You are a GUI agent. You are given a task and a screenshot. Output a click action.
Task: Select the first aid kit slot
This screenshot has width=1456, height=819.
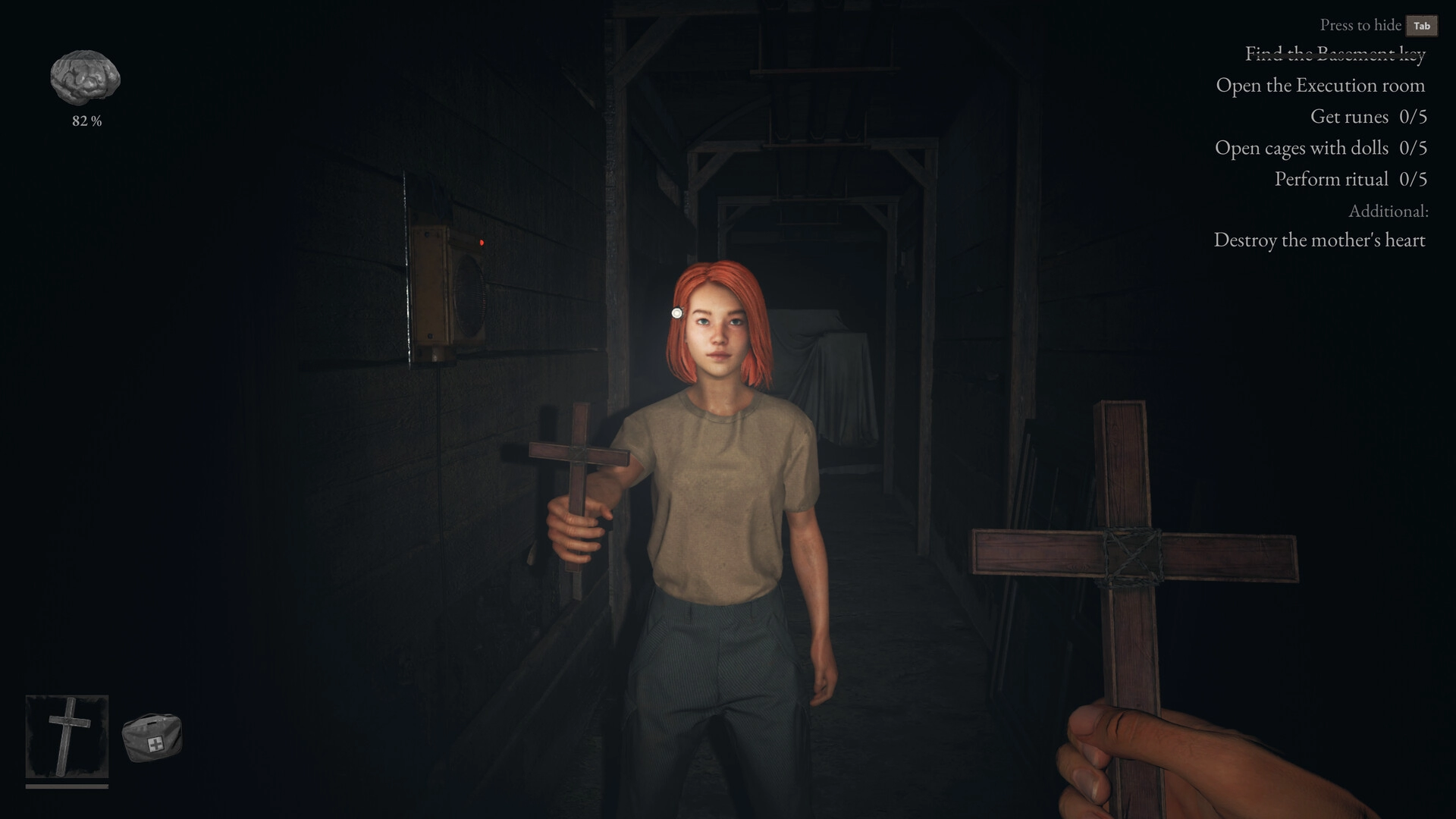tap(152, 737)
